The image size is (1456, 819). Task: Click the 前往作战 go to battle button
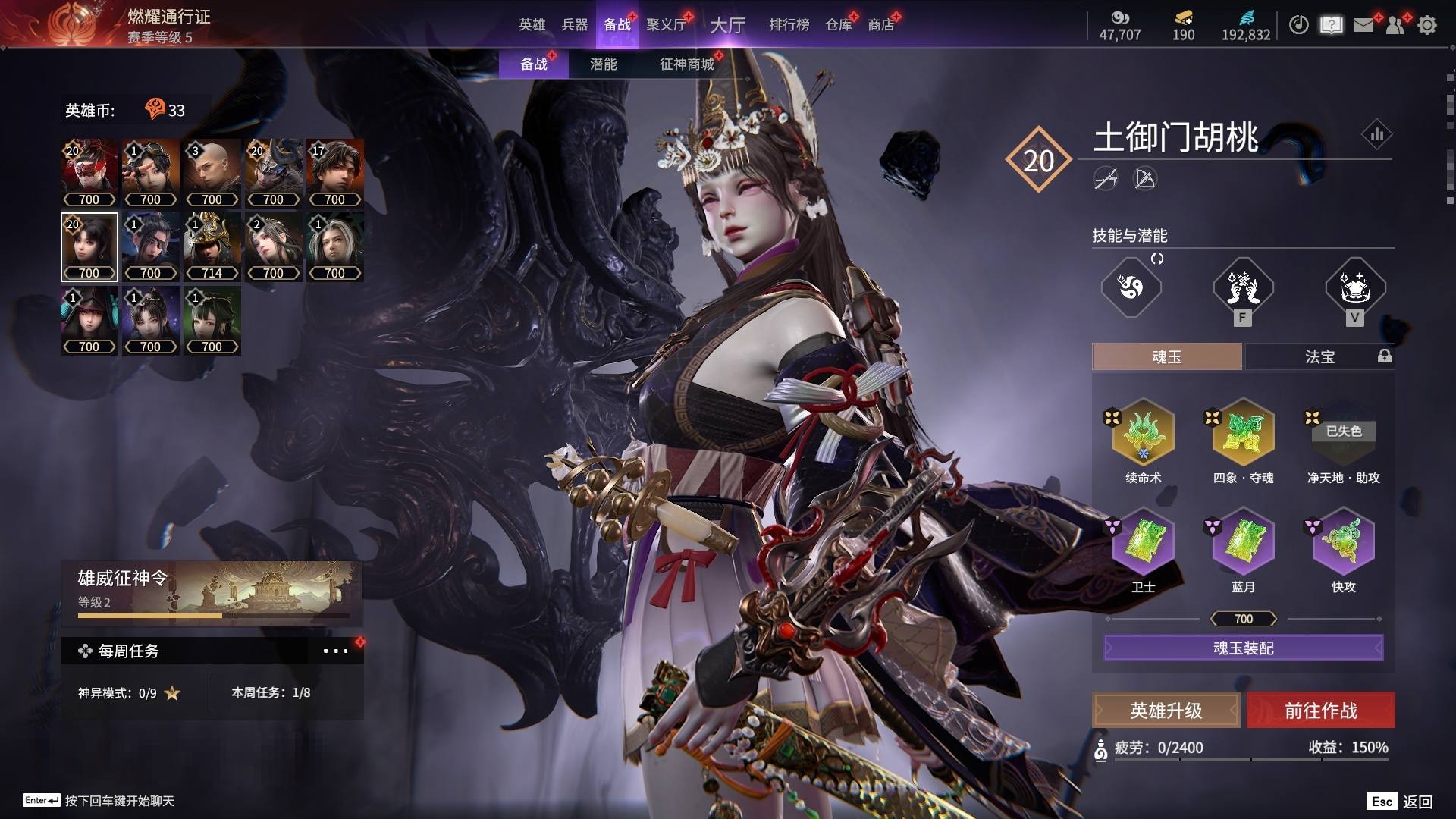coord(1320,711)
